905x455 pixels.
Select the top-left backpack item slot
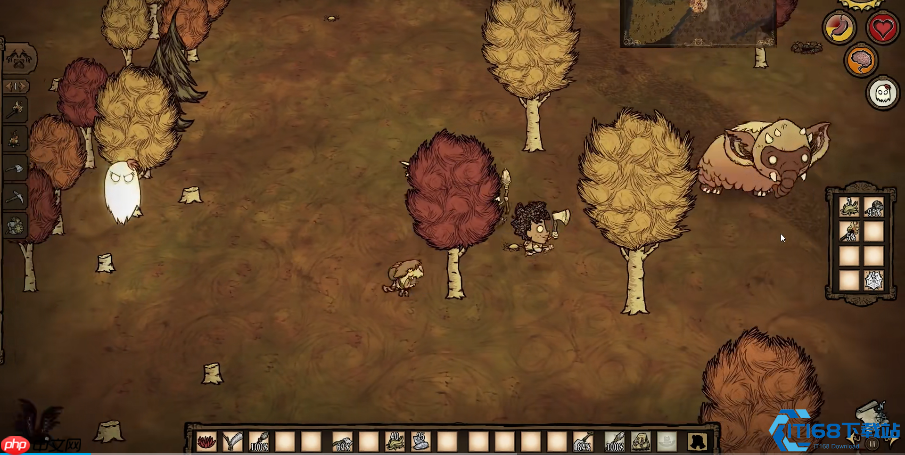point(849,208)
